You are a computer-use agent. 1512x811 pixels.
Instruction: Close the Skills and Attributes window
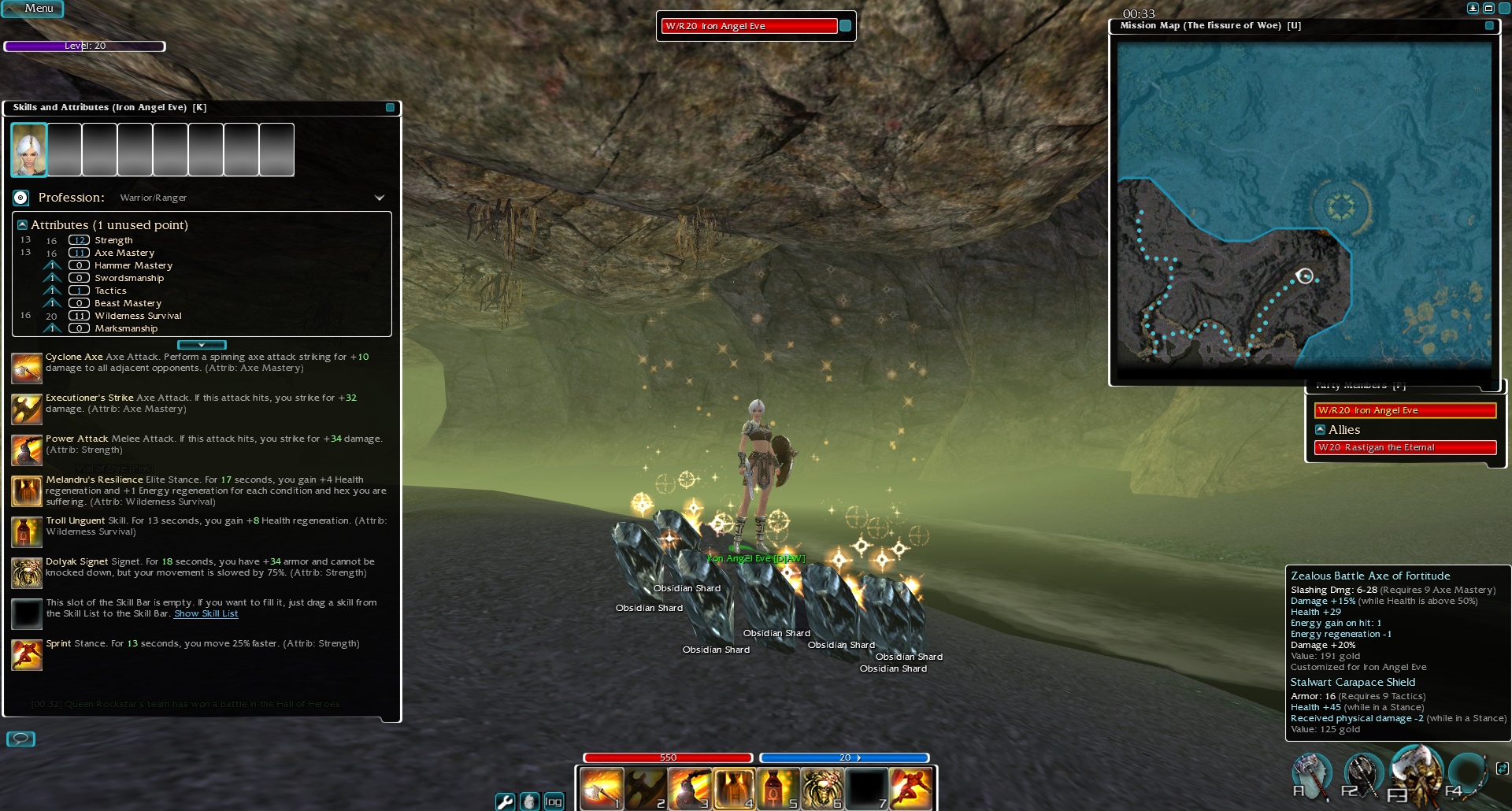click(390, 107)
